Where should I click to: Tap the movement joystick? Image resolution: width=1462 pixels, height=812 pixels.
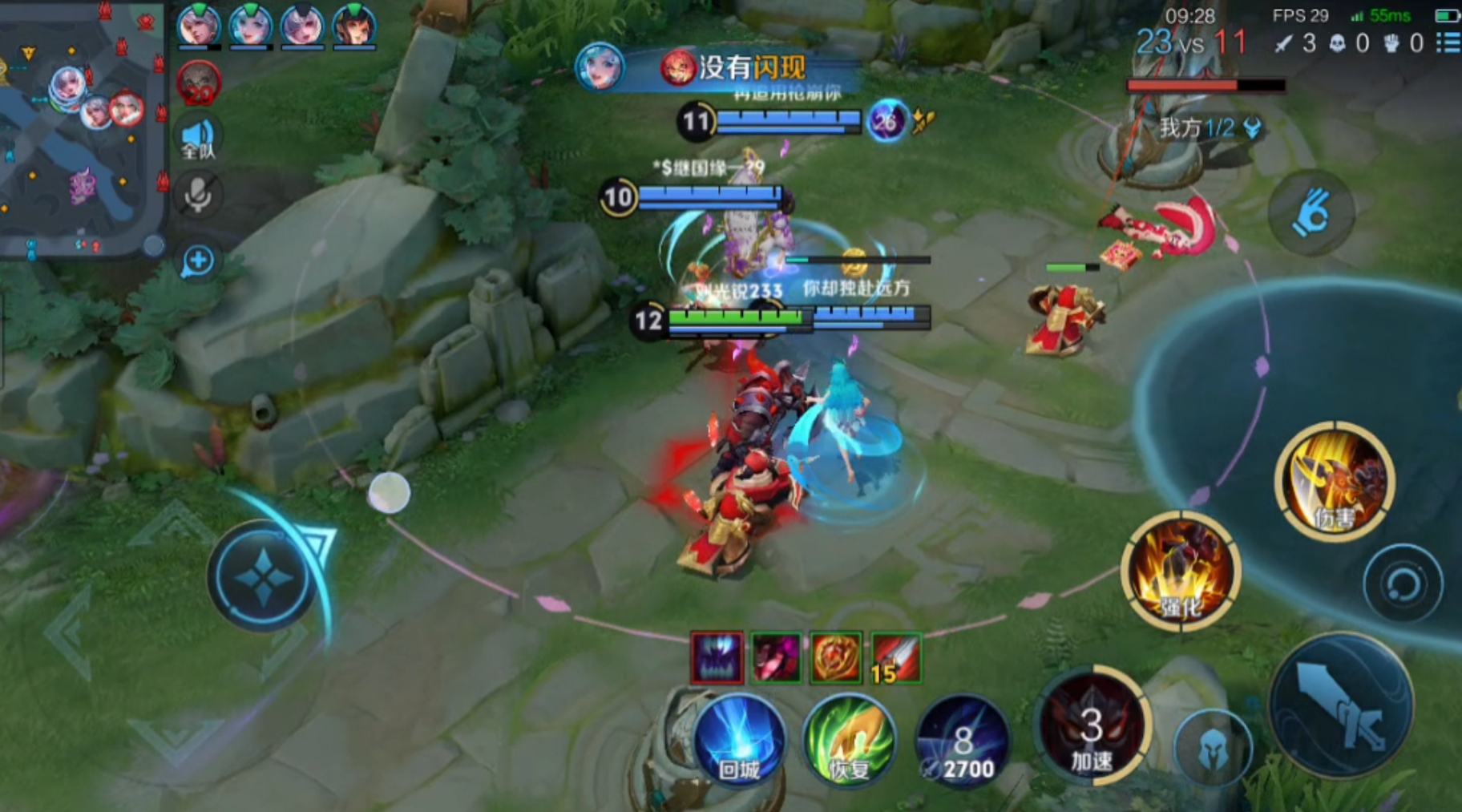point(263,576)
